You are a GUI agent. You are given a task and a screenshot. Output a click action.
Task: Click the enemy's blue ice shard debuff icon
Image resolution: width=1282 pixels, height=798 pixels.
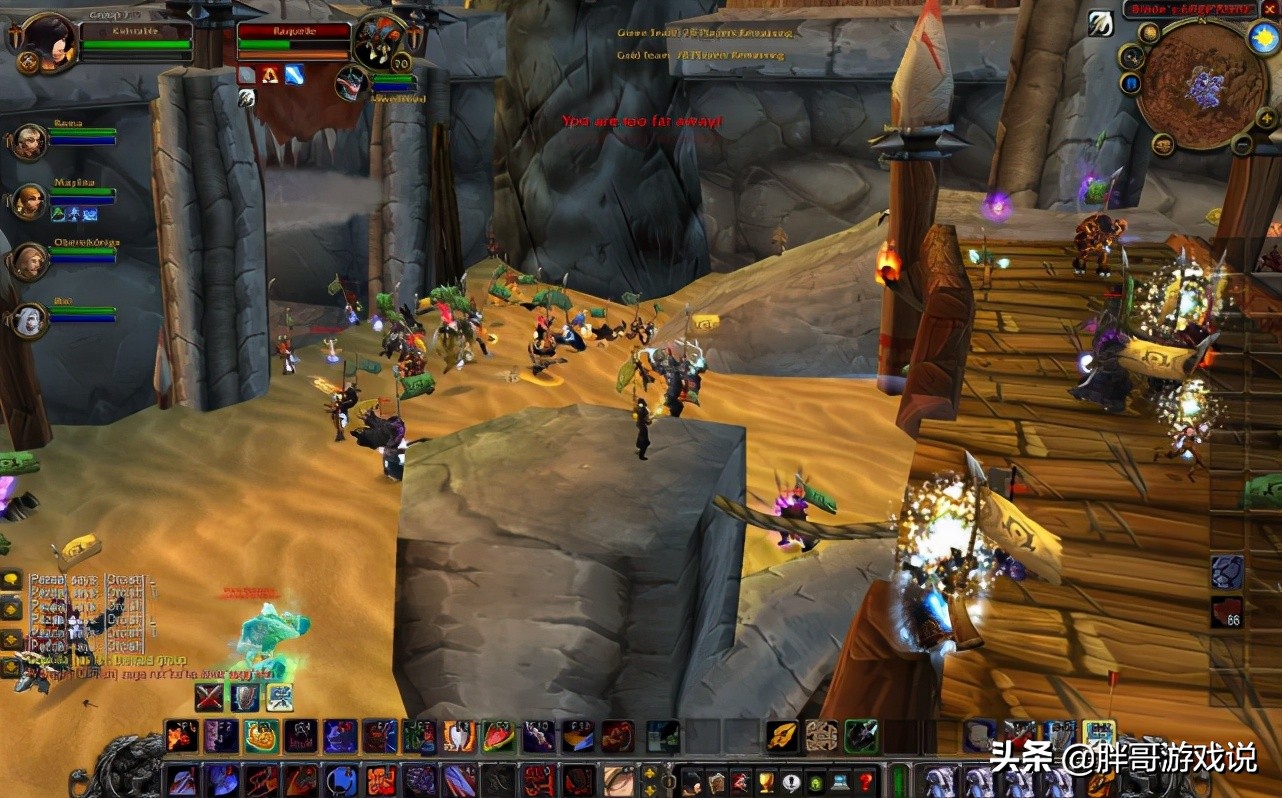(293, 74)
